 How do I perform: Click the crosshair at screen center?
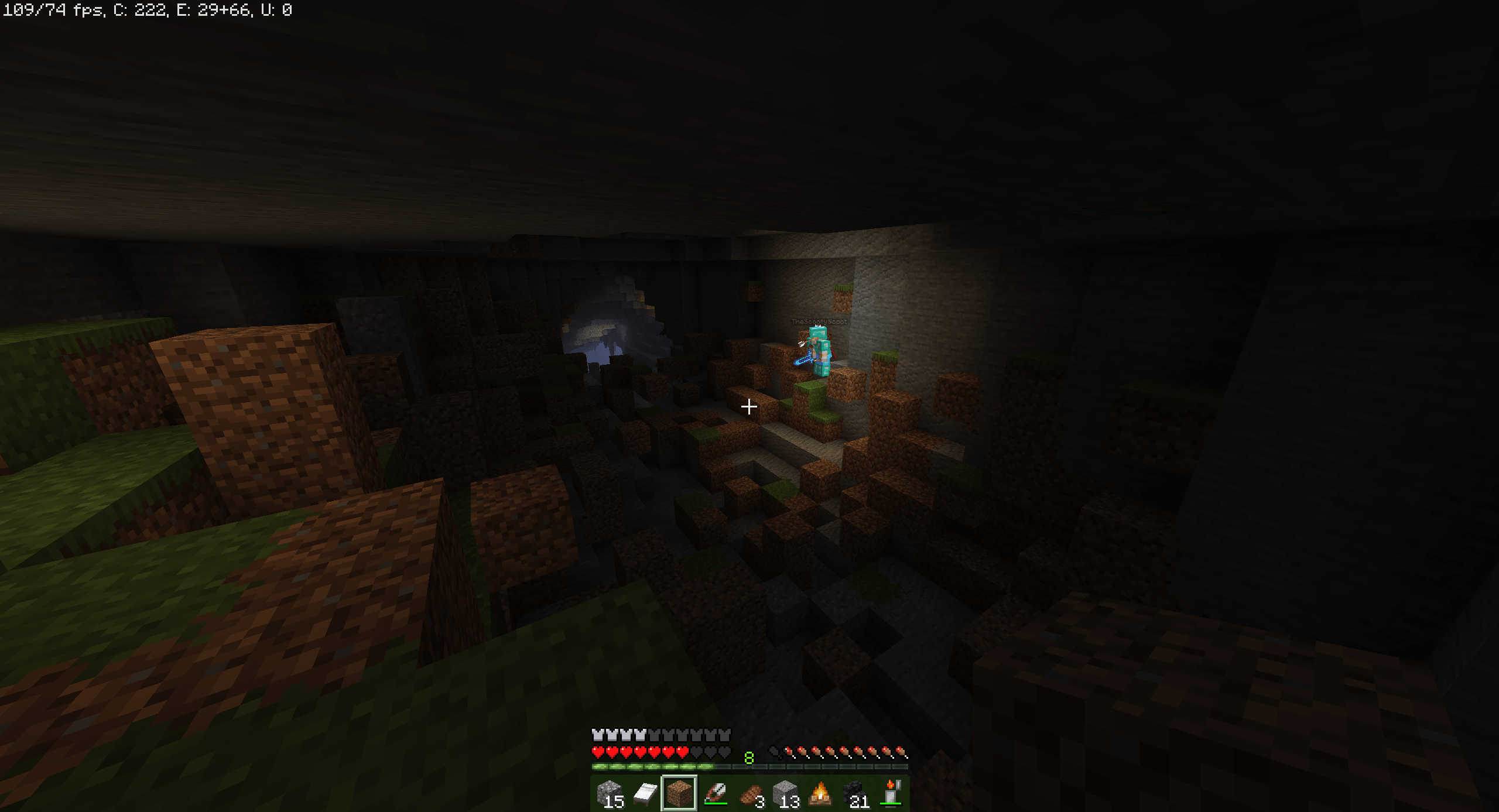(749, 406)
